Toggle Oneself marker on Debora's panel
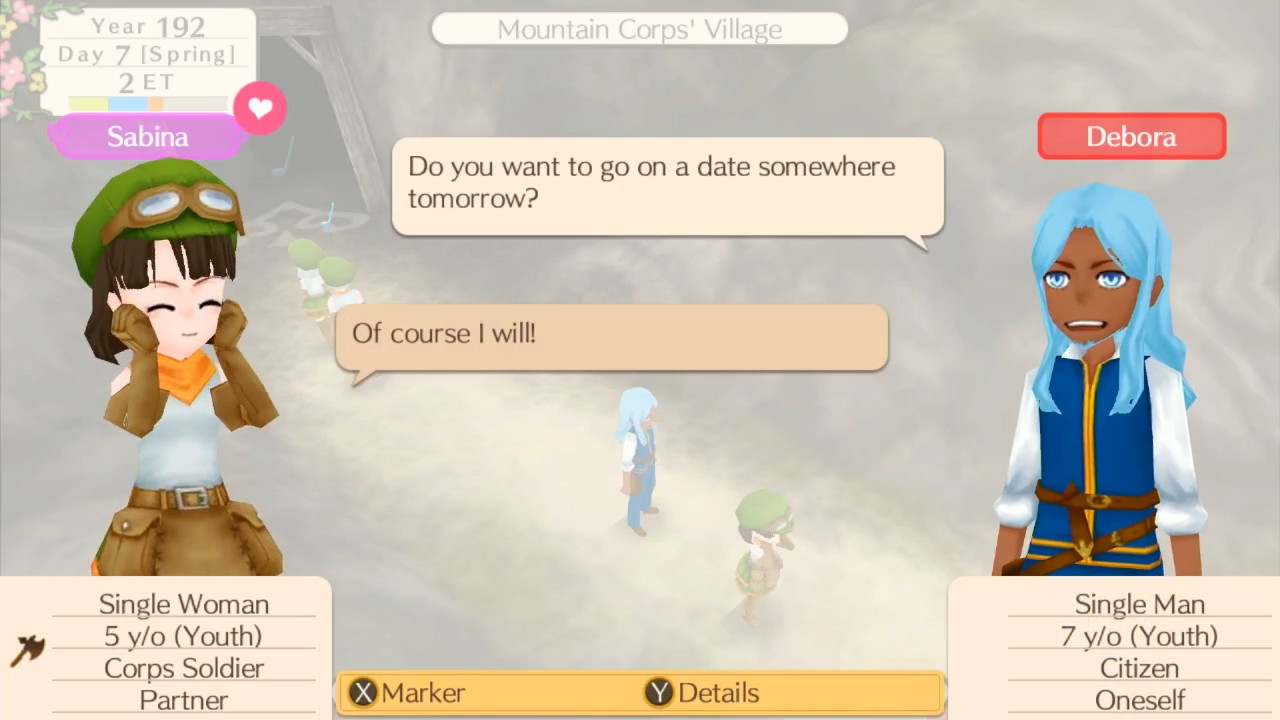Image resolution: width=1280 pixels, height=720 pixels. [1139, 700]
